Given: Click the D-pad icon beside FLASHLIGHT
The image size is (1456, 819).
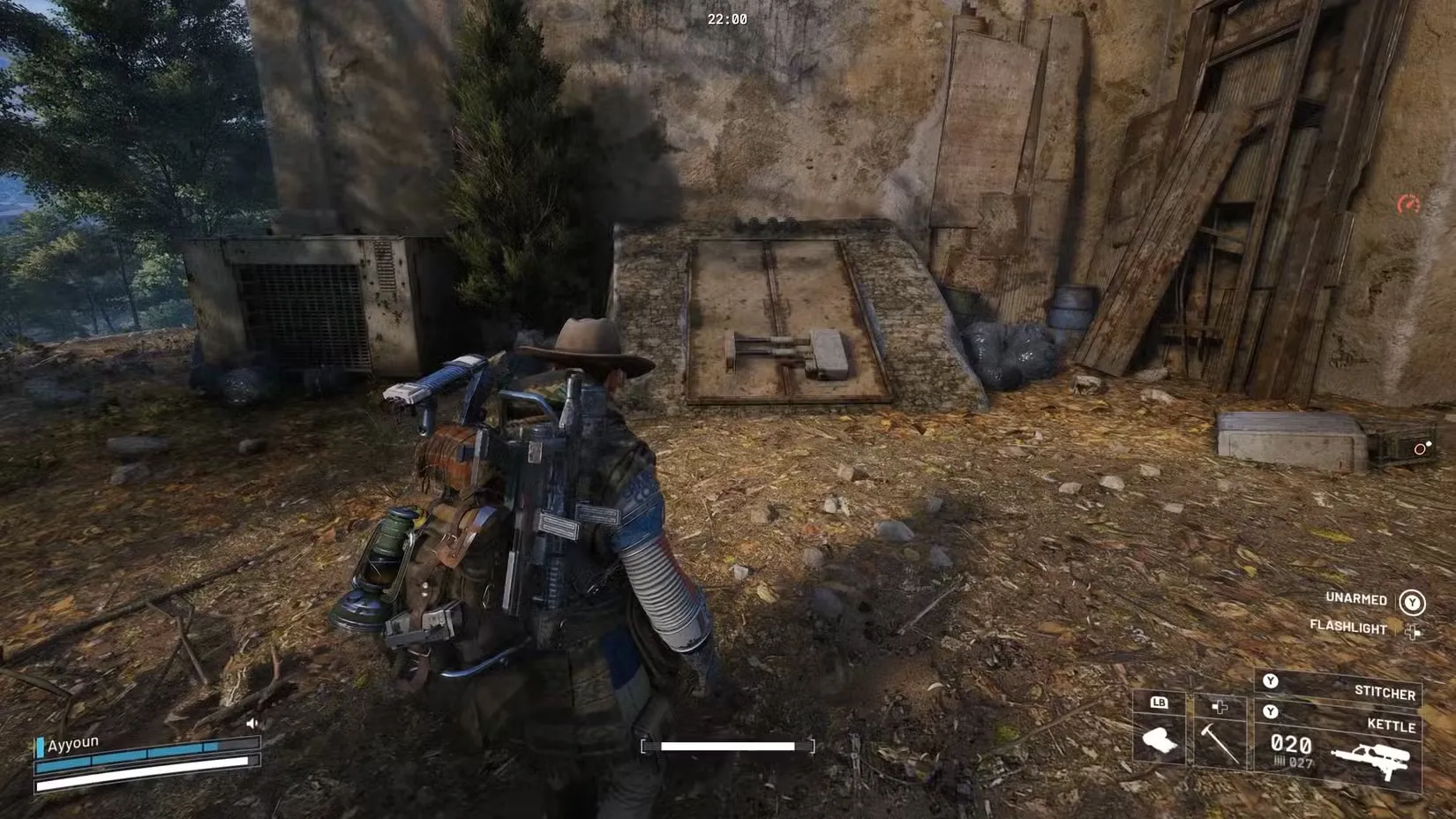Looking at the screenshot, I should (1413, 629).
